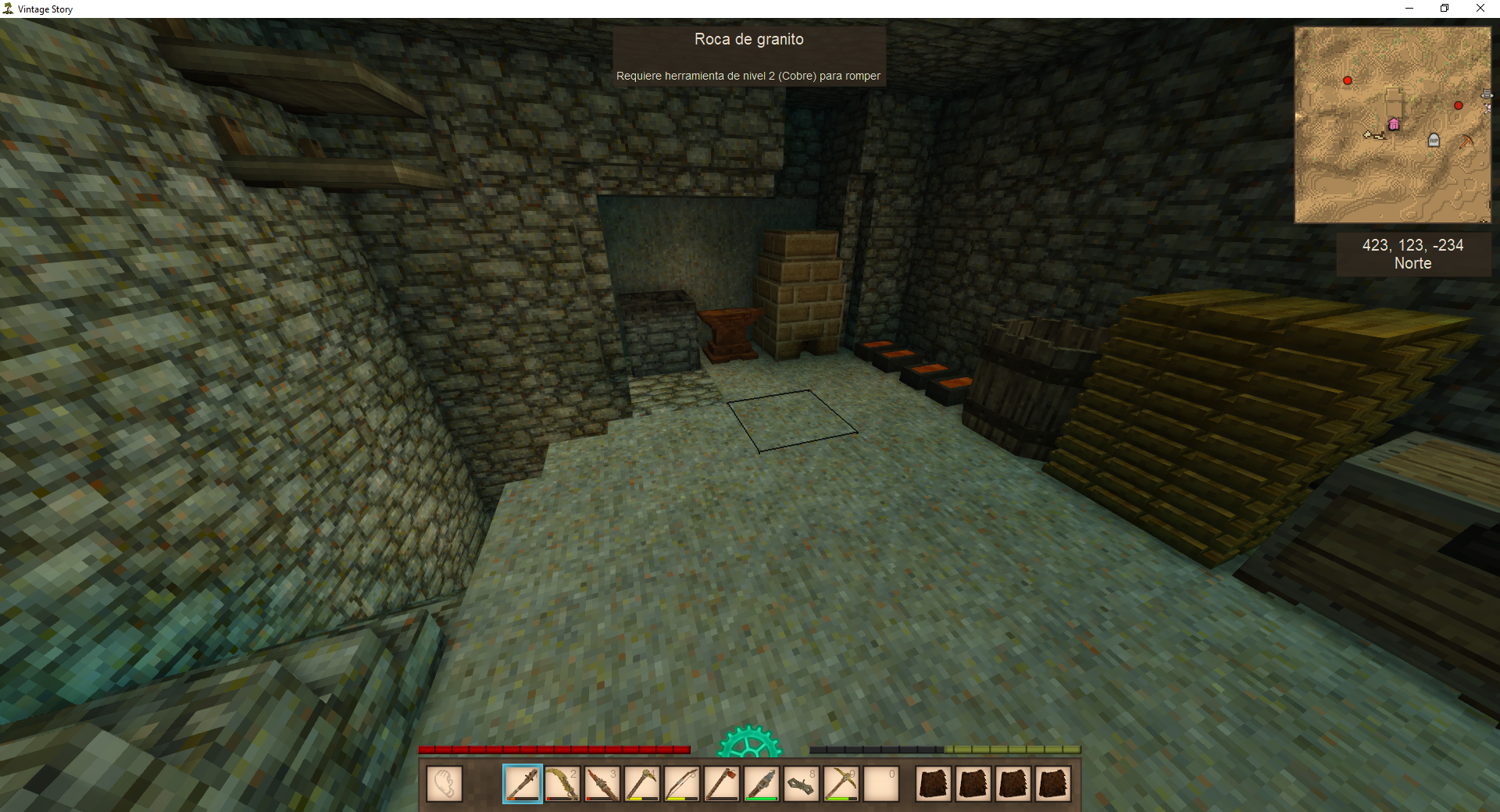Choose the item in hotbar slot 8
Viewport: 1500px width, 812px height.
[x=801, y=783]
